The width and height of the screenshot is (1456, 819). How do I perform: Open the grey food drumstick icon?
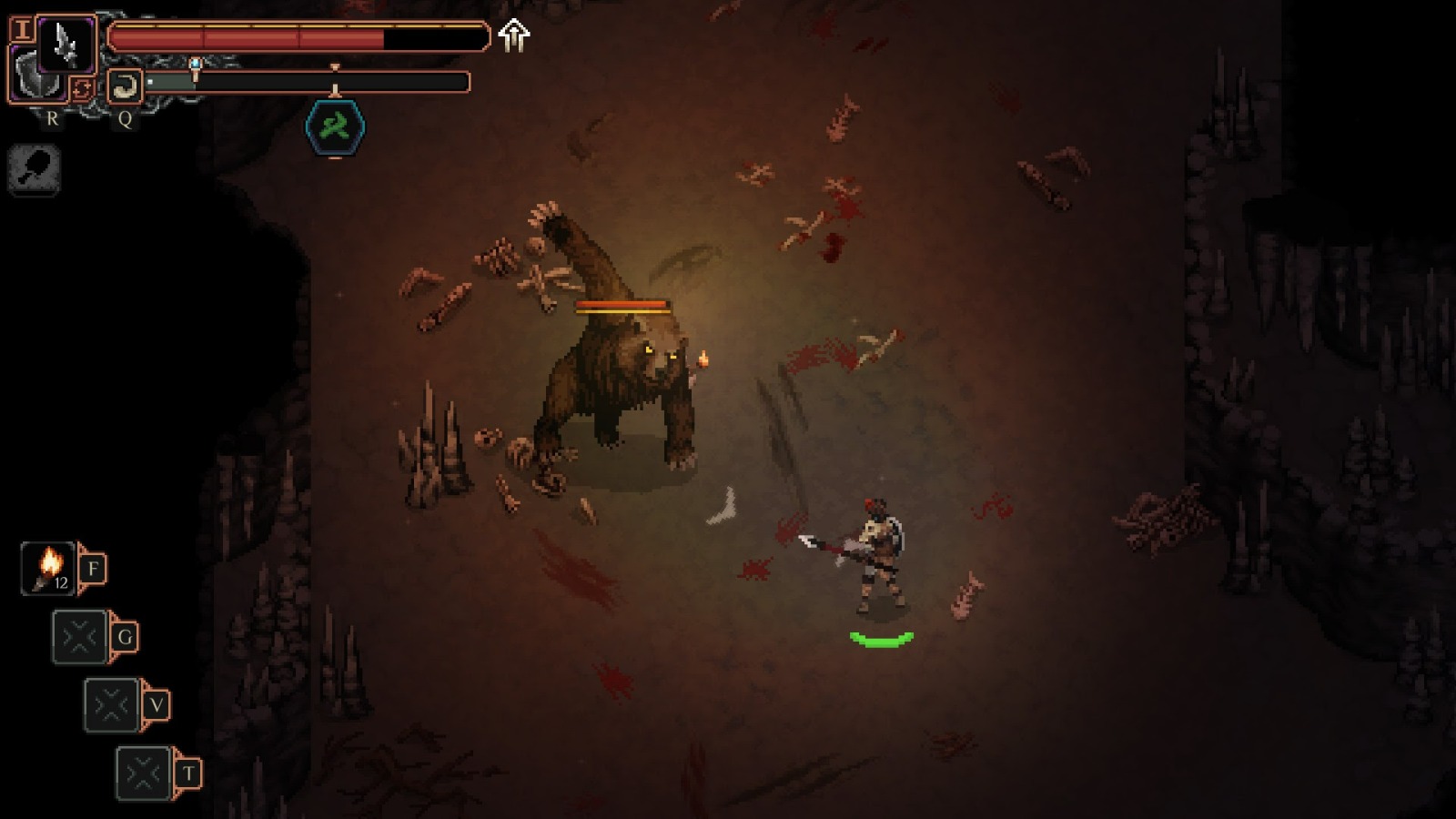[35, 168]
